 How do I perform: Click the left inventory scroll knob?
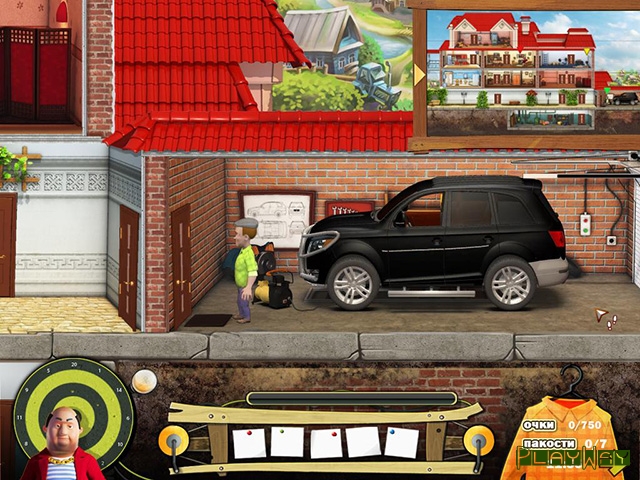coord(173,438)
